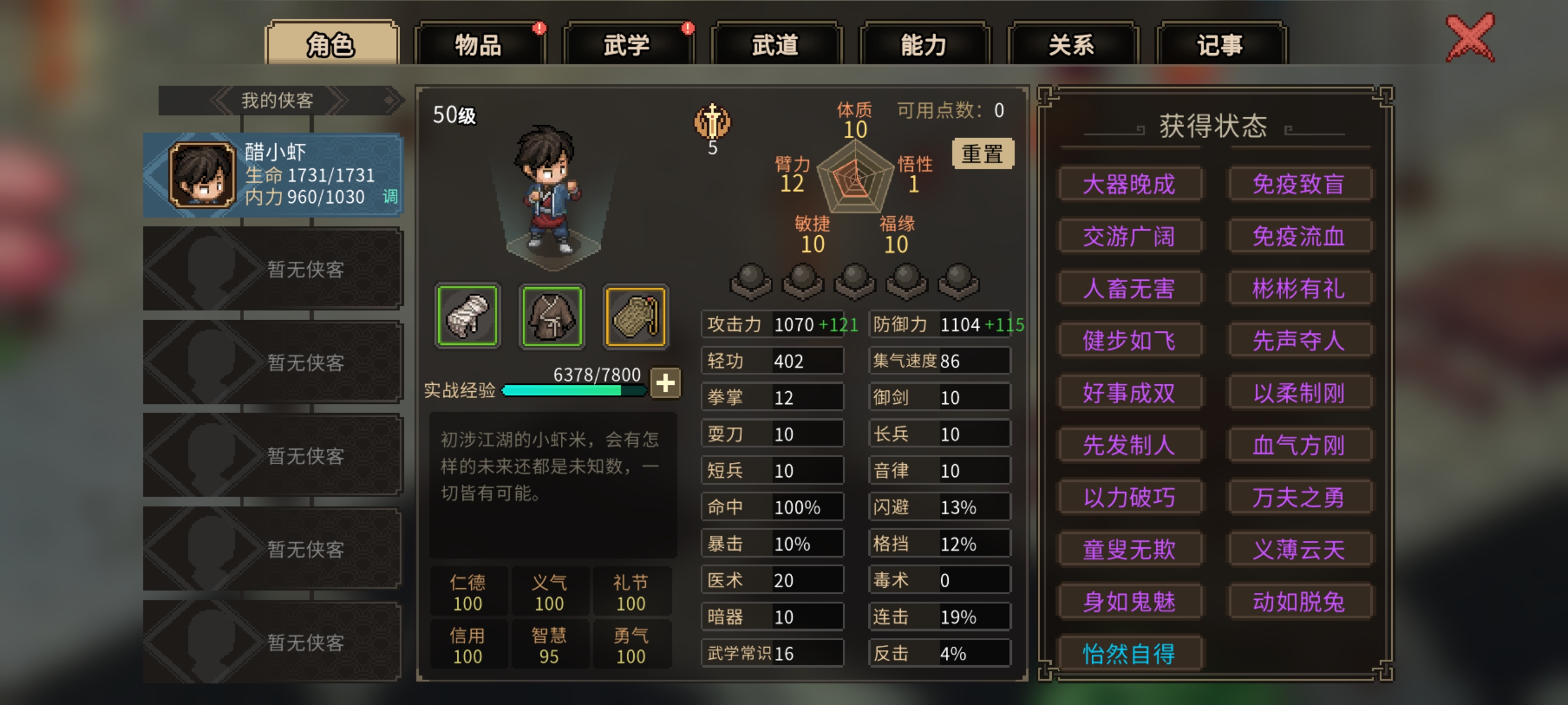The height and width of the screenshot is (705, 1568).
Task: Click the glove equipment slot icon
Action: coord(467,316)
